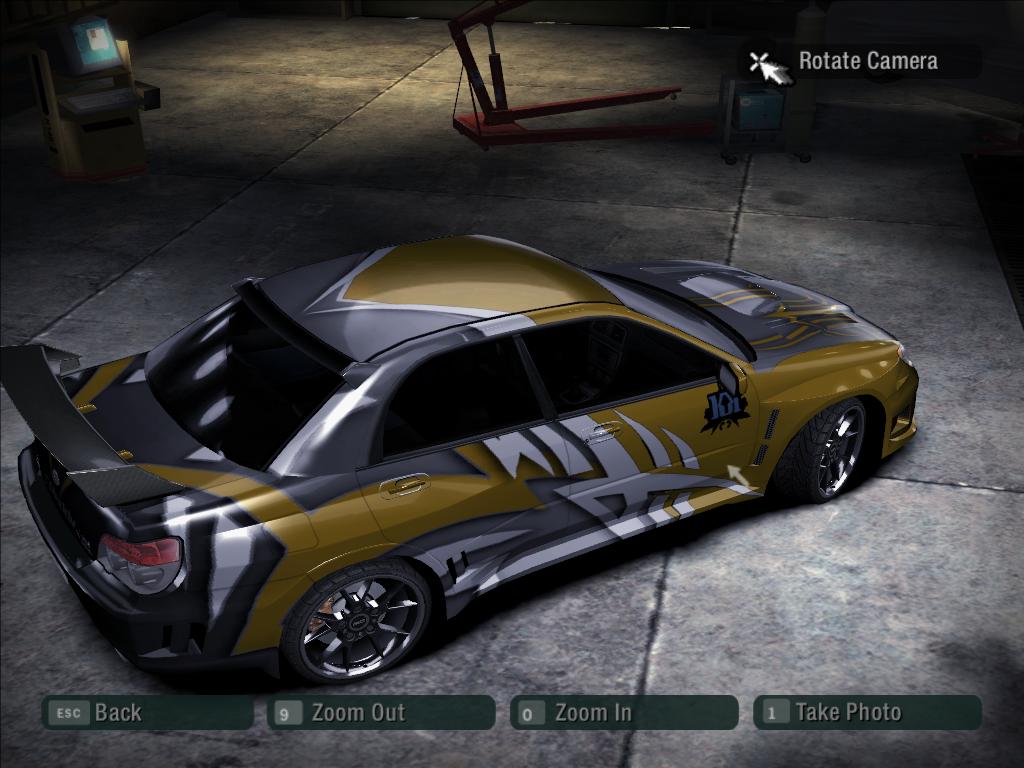This screenshot has width=1024, height=768.
Task: Take Photo of the car
Action: 867,713
